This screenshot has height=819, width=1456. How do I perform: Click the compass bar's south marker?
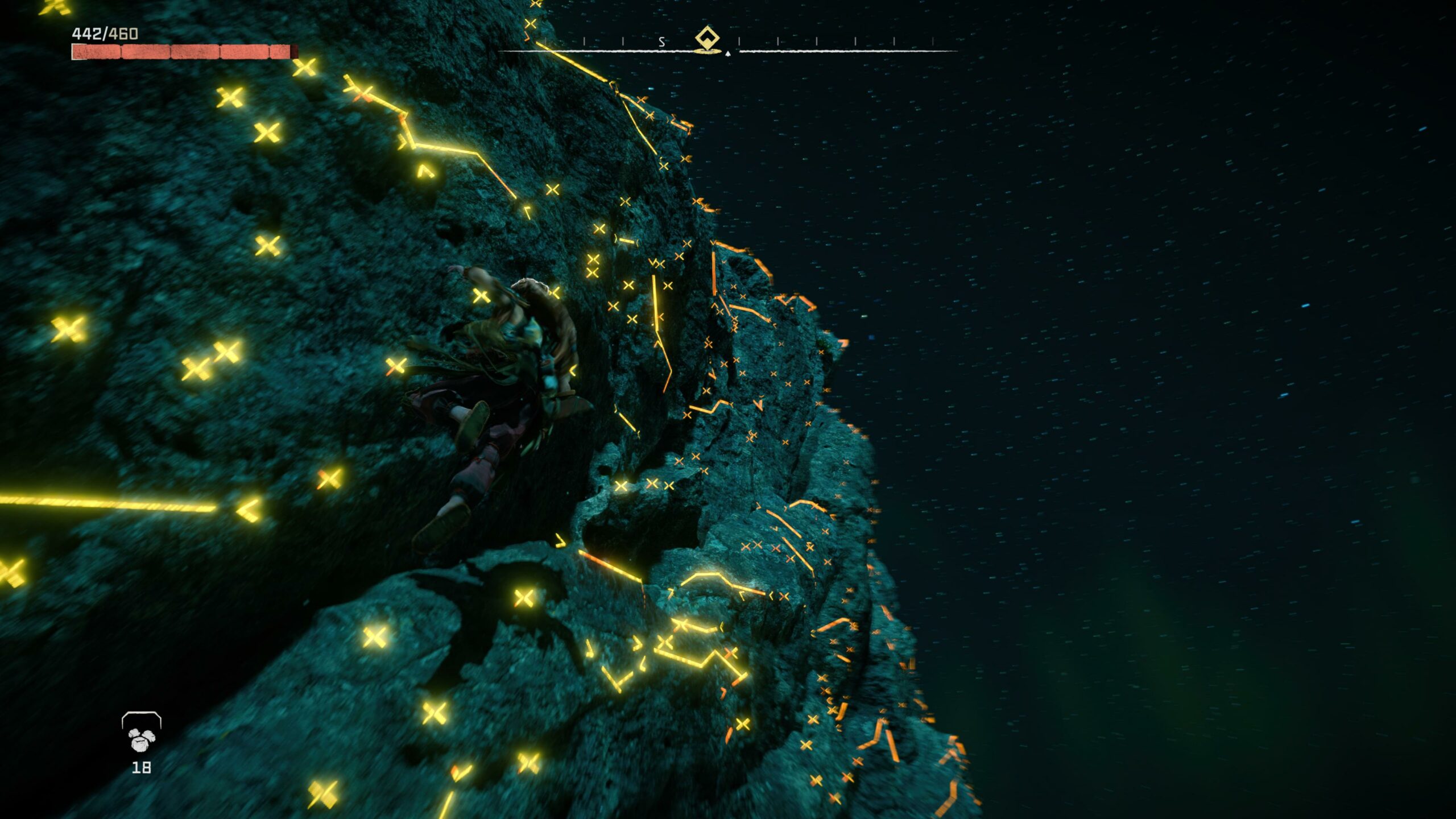click(661, 42)
